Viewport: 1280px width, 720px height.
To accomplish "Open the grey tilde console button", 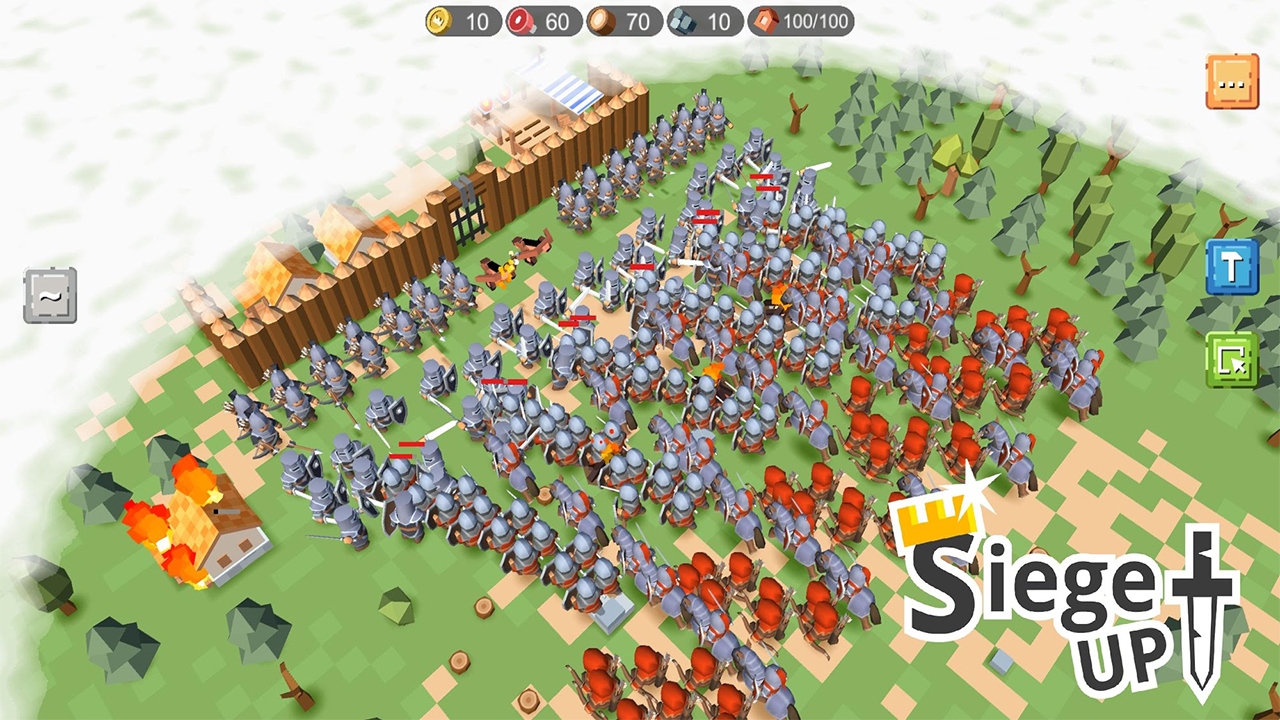I will click(x=50, y=295).
